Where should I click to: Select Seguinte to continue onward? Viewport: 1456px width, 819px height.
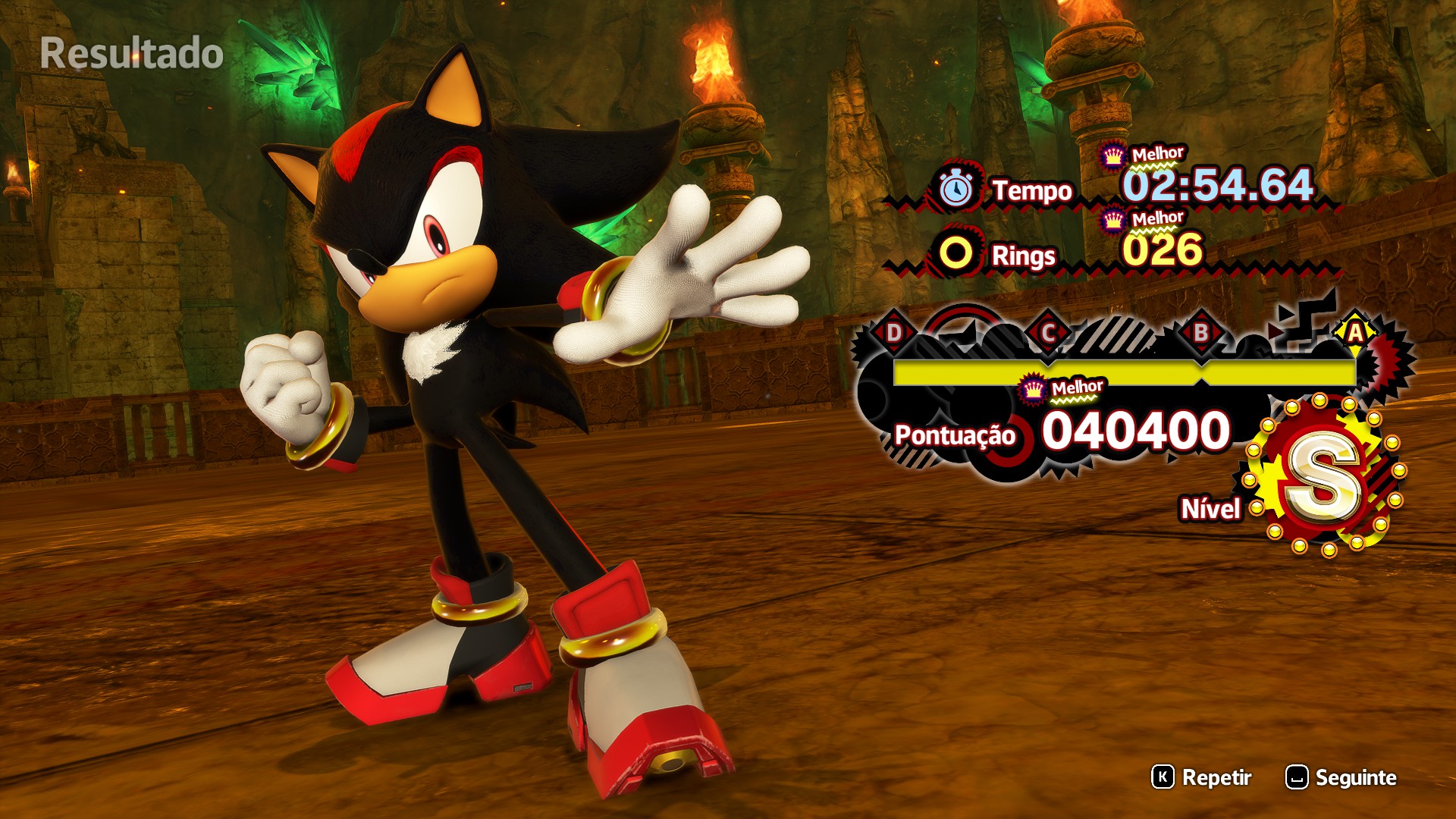tap(1341, 777)
